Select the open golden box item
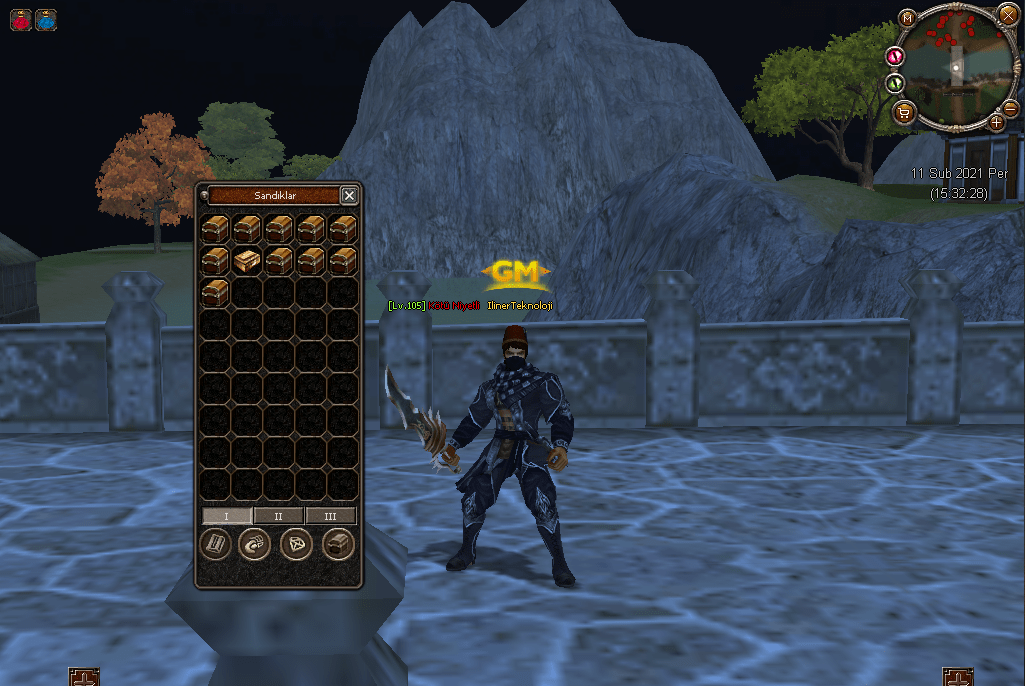1025x686 pixels. point(247,261)
